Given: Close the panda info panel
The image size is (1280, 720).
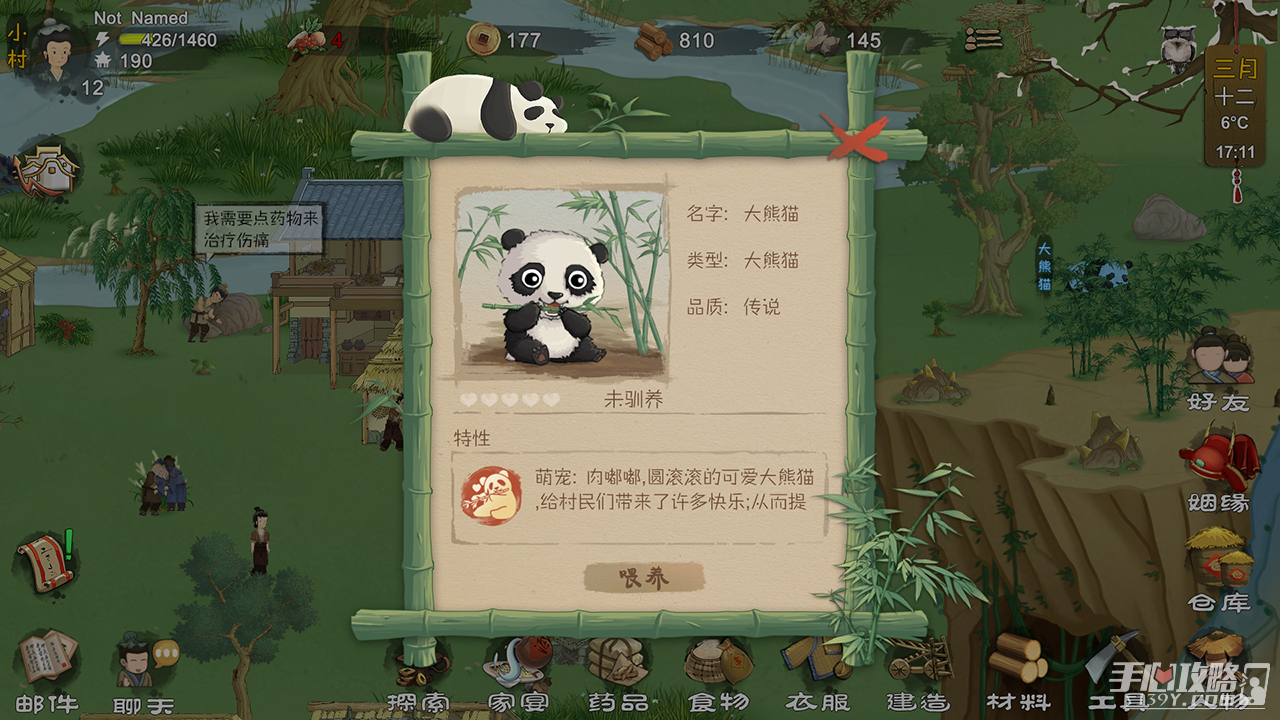Looking at the screenshot, I should tap(855, 139).
